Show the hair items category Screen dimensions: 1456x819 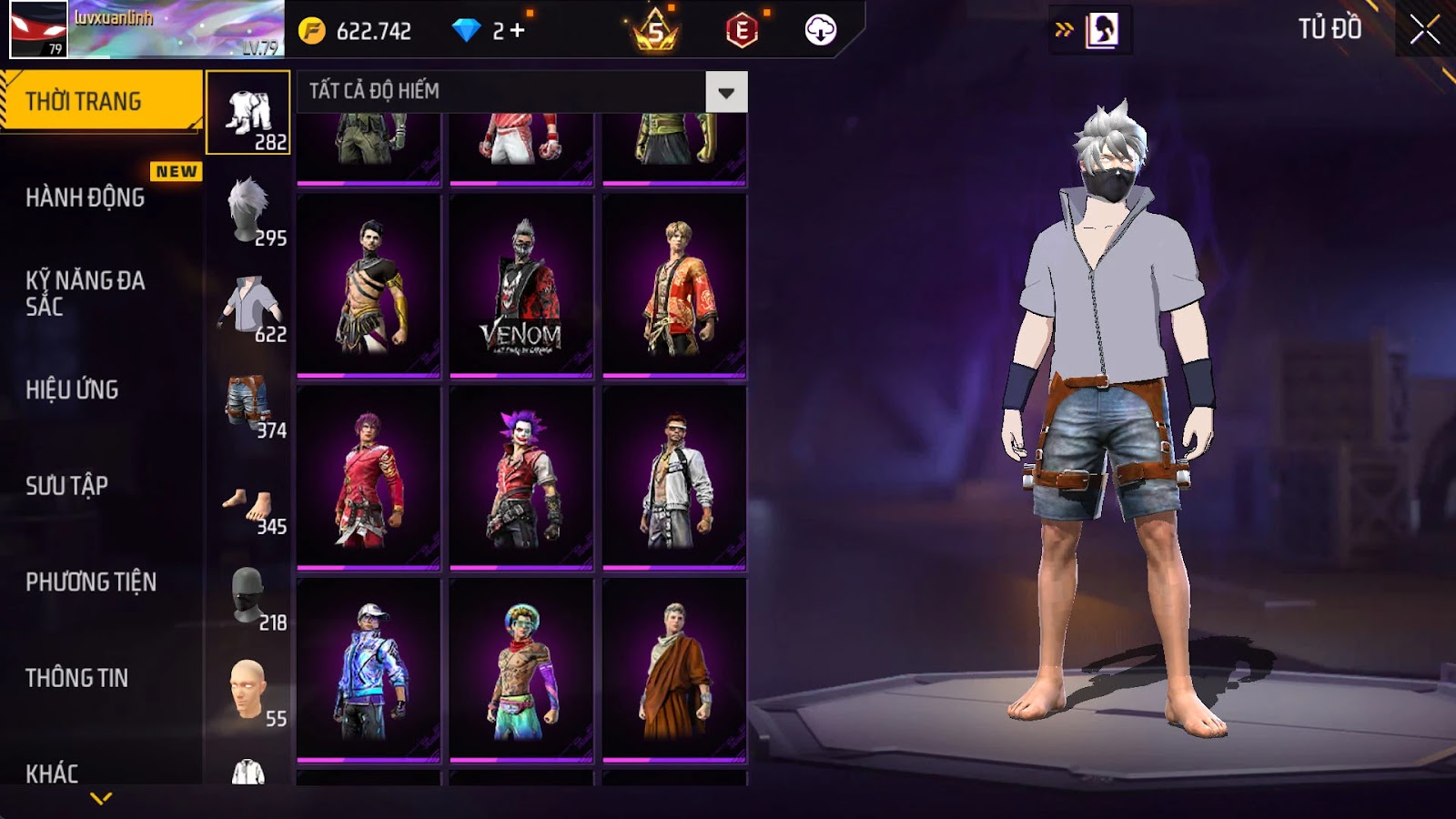click(248, 210)
